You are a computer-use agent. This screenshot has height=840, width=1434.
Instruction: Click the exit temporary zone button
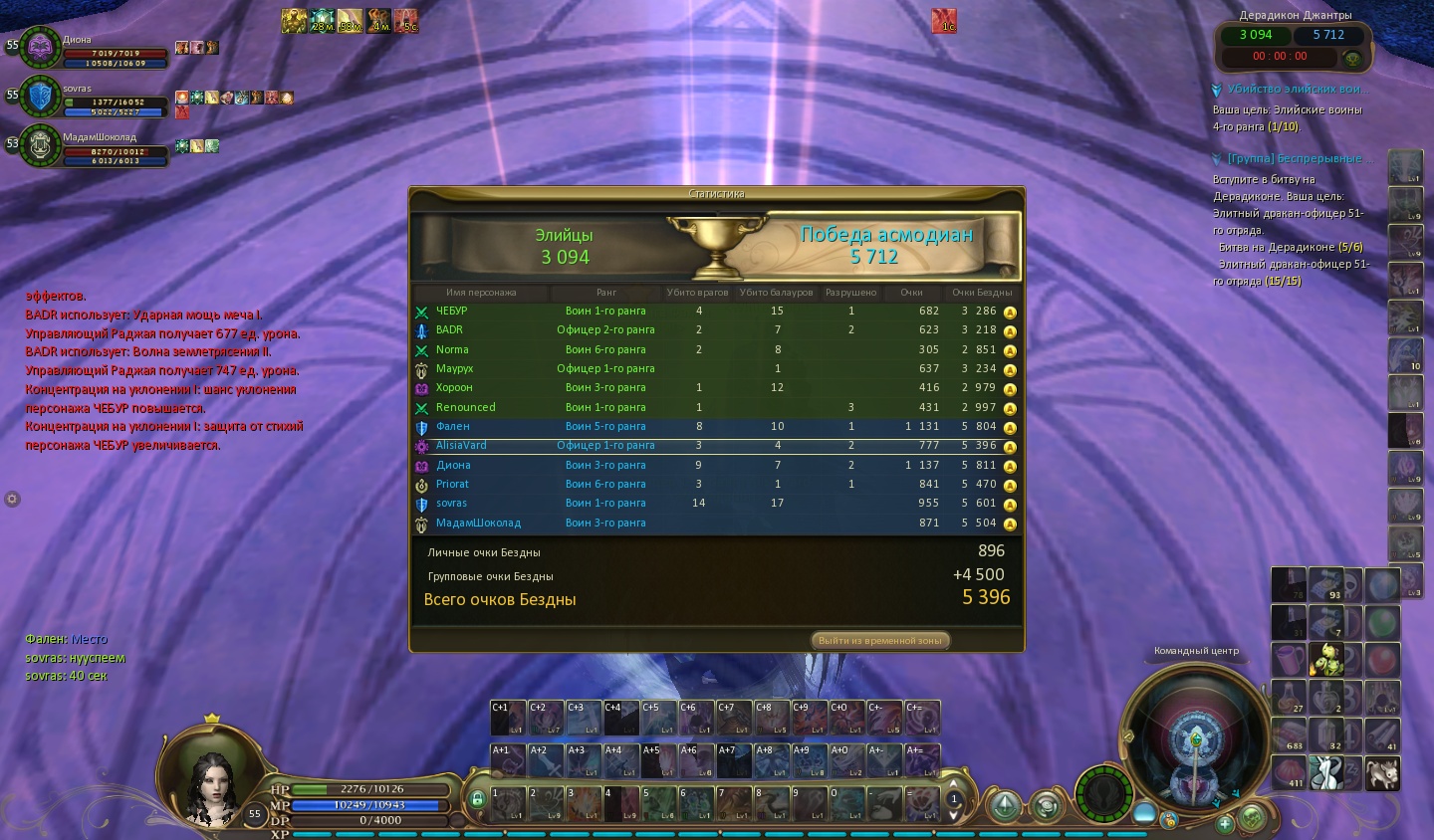880,640
